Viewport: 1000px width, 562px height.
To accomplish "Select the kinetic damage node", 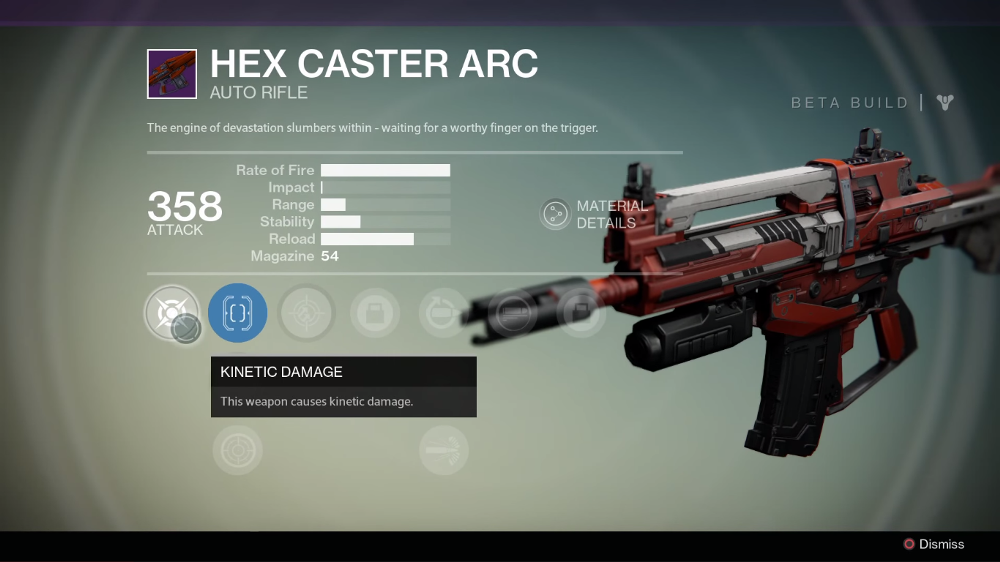I will [x=172, y=313].
